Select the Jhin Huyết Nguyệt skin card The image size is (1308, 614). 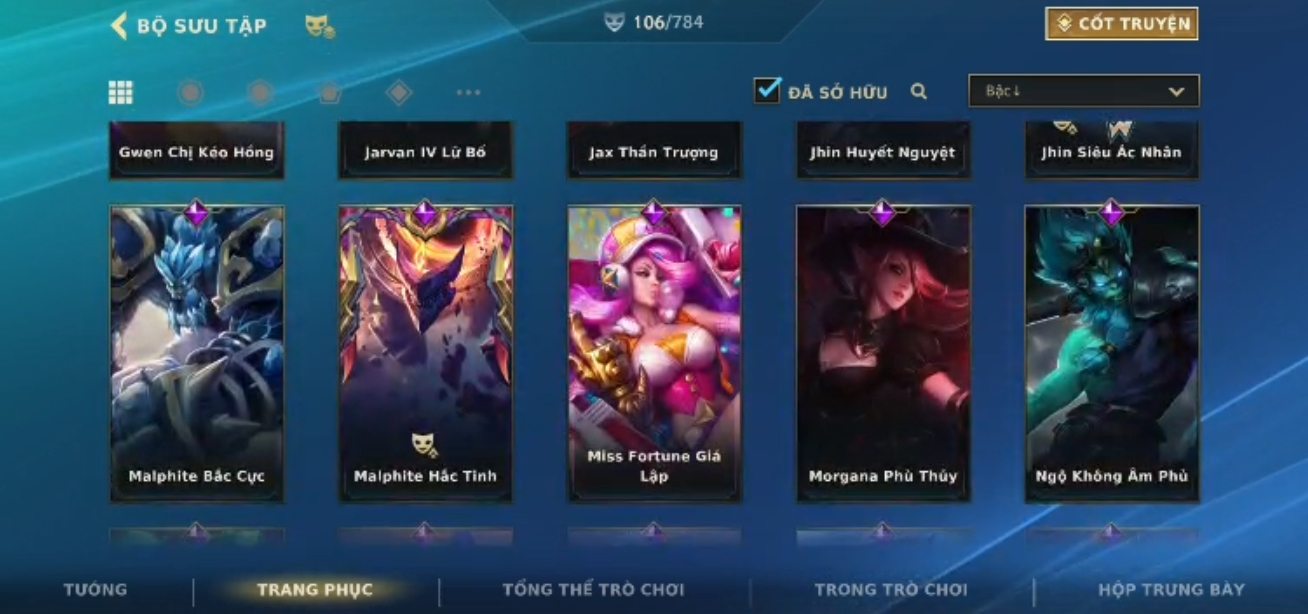883,151
